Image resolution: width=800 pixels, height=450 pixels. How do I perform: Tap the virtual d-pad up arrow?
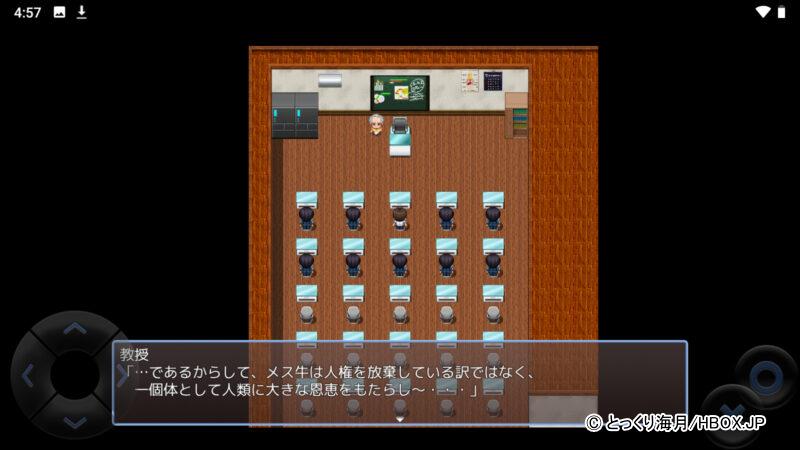click(74, 327)
